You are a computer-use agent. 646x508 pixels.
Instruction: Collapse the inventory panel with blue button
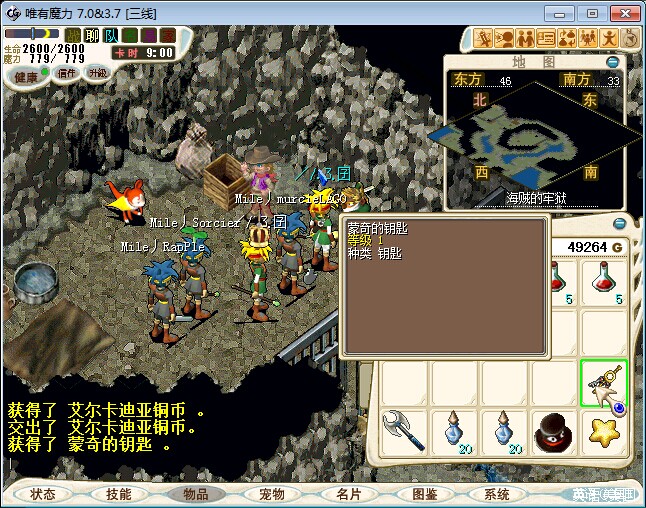tap(619, 223)
